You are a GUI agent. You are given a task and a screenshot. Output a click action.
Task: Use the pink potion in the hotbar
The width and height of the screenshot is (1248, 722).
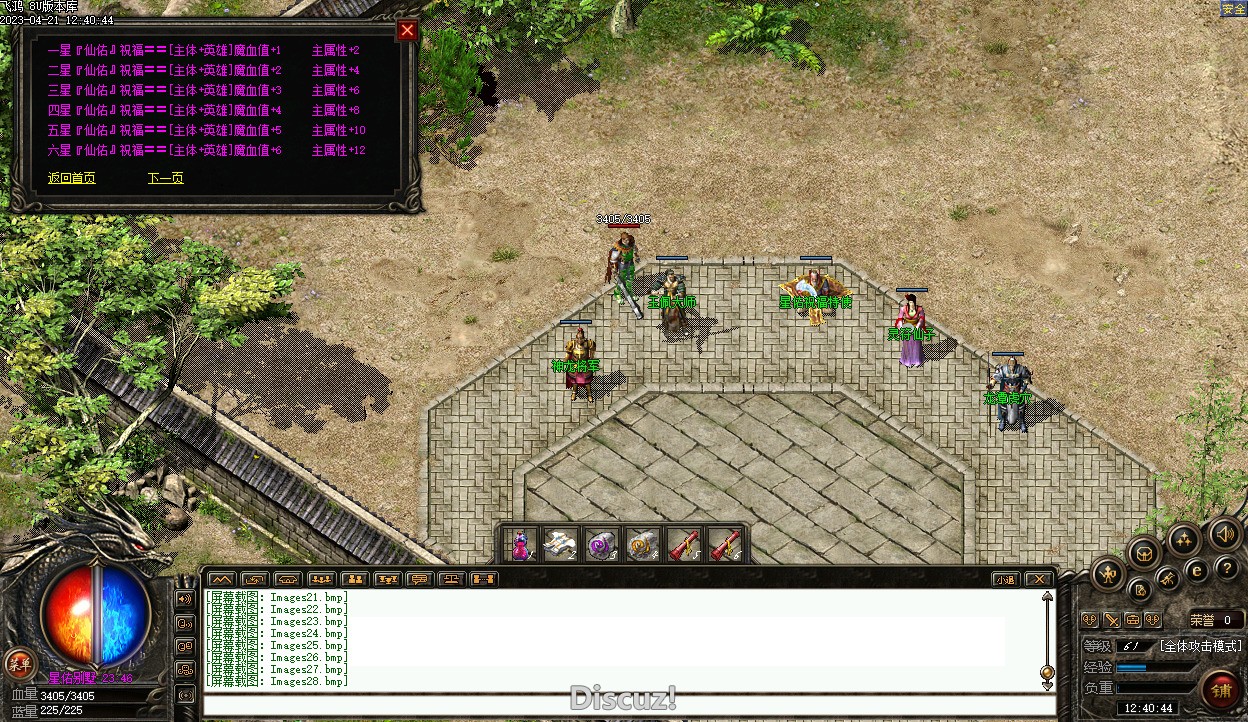click(x=520, y=545)
